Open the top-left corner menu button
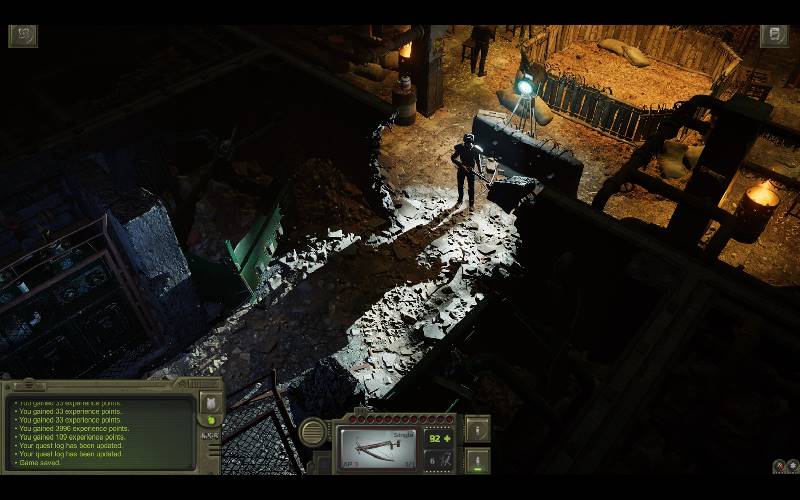Image resolution: width=800 pixels, height=500 pixels. pos(23,36)
